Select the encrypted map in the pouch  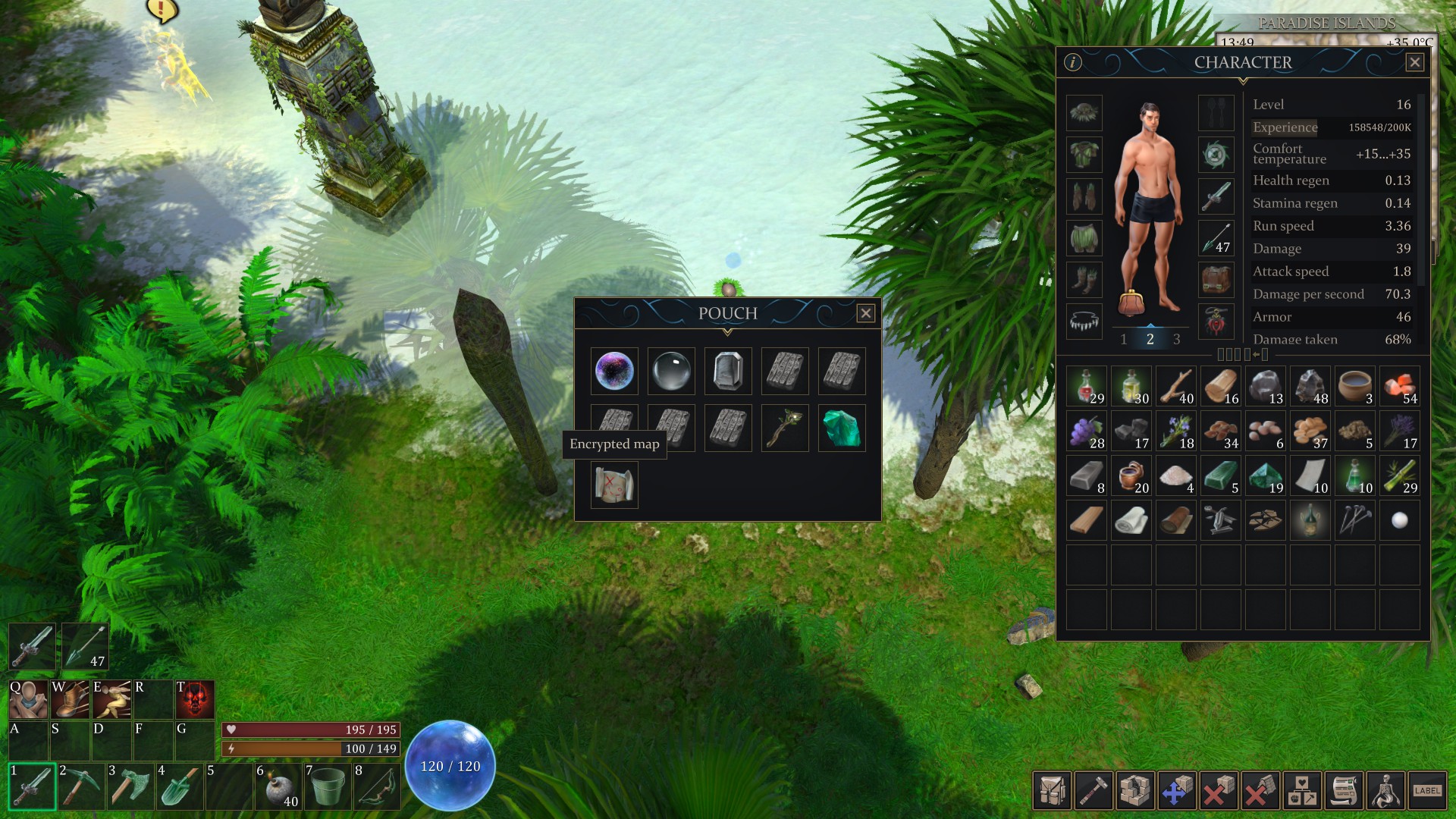click(614, 485)
